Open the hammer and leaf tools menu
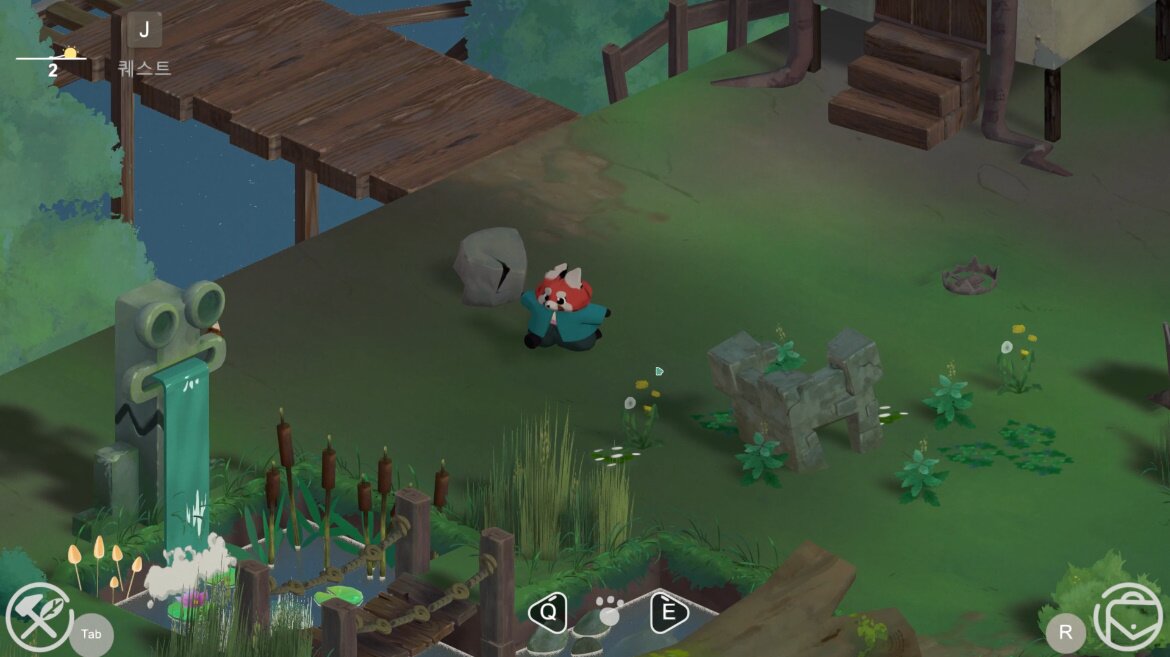This screenshot has width=1170, height=657. click(x=38, y=617)
